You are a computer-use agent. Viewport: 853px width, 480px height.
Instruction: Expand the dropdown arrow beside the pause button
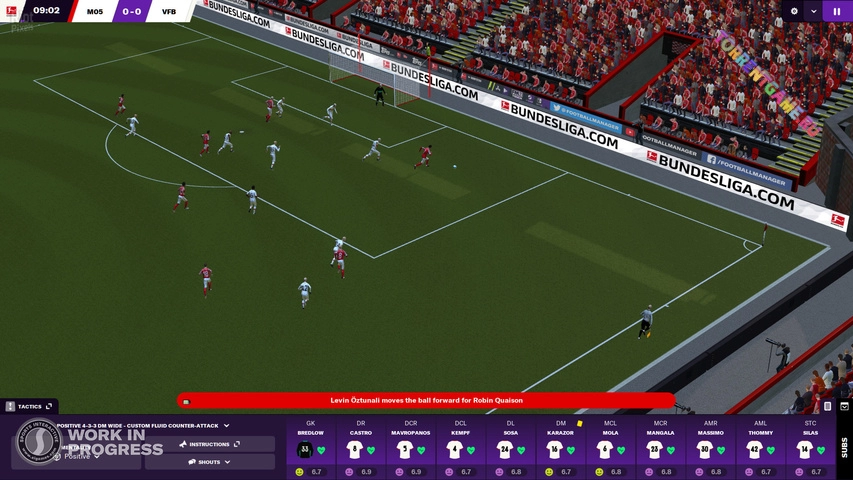814,11
